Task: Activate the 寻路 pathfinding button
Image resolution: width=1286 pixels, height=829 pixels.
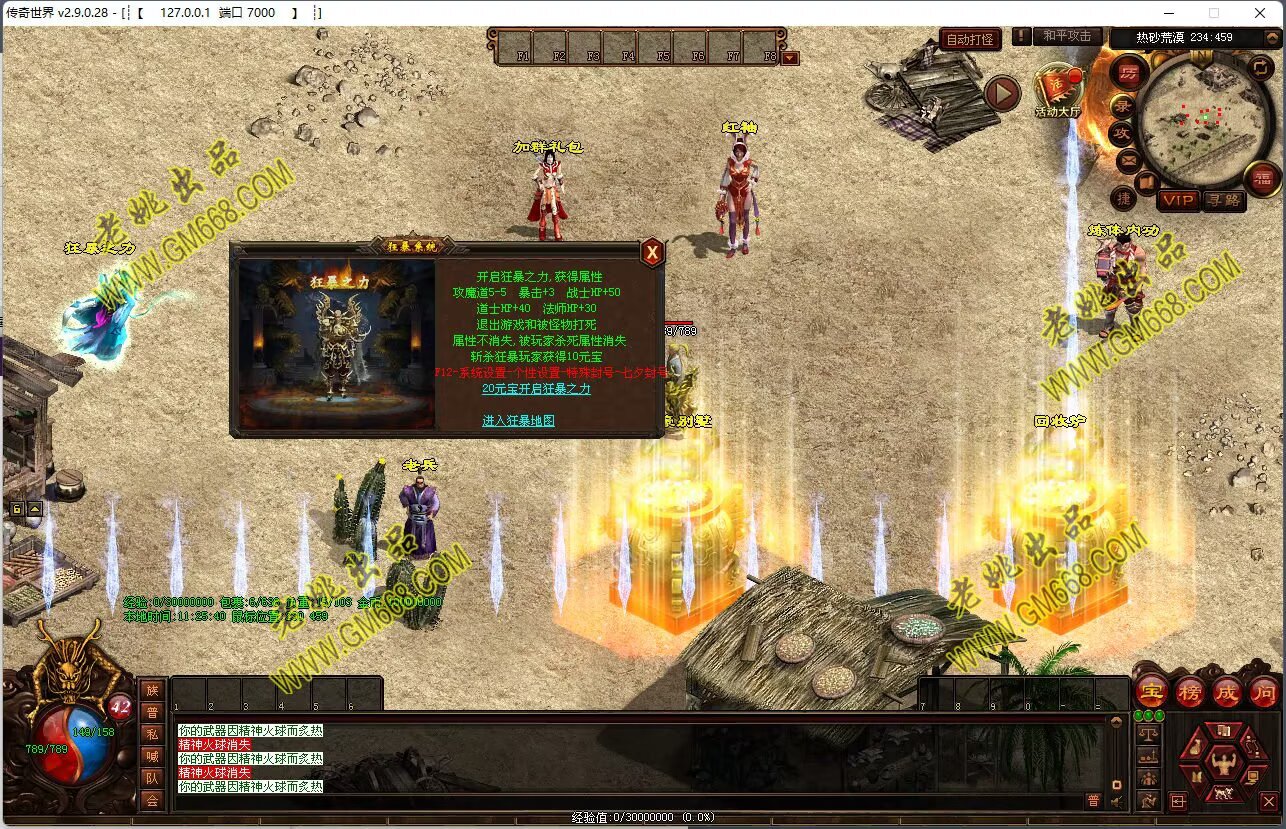Action: (x=1223, y=200)
